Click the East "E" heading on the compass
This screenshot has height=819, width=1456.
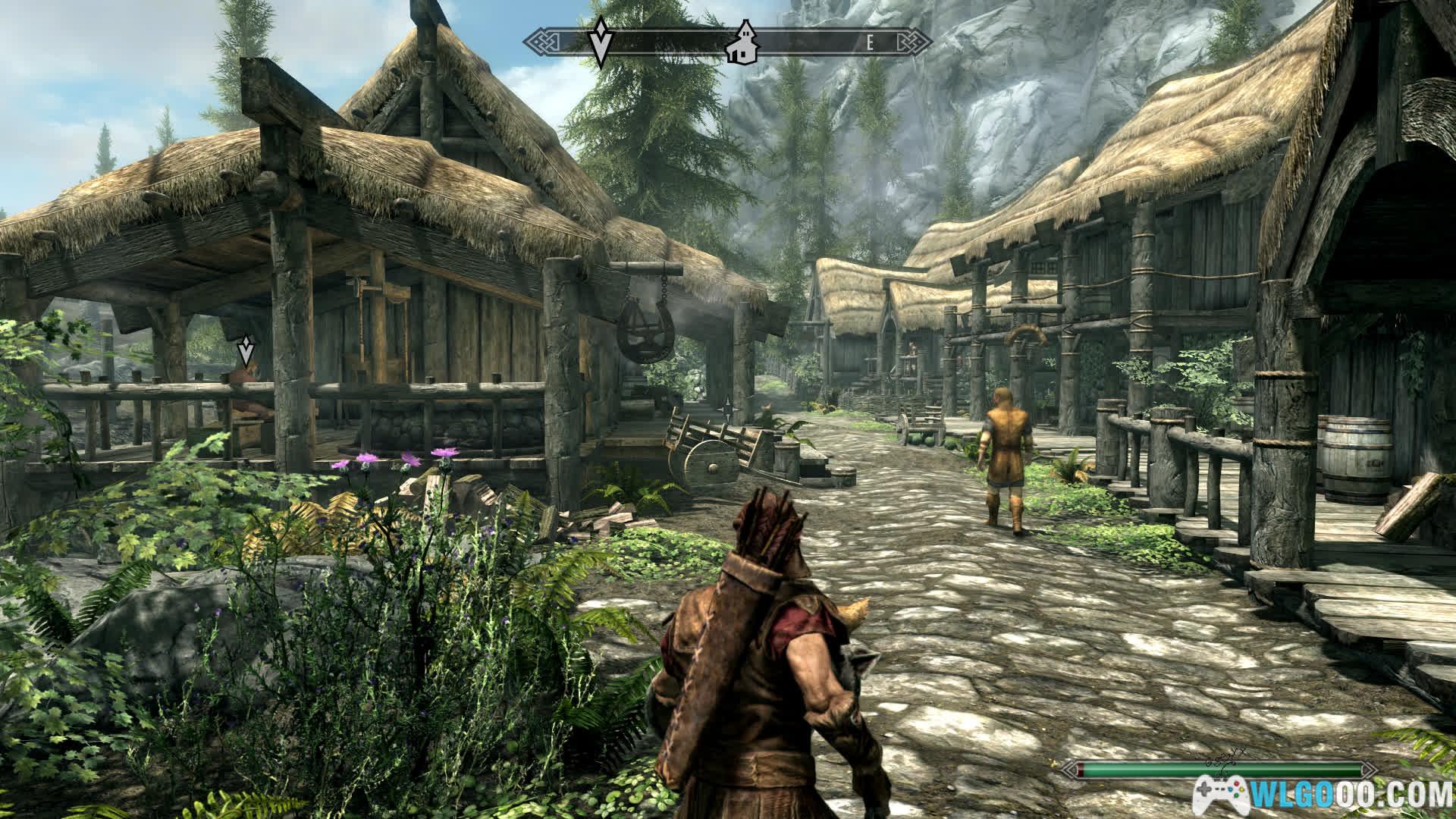[871, 43]
